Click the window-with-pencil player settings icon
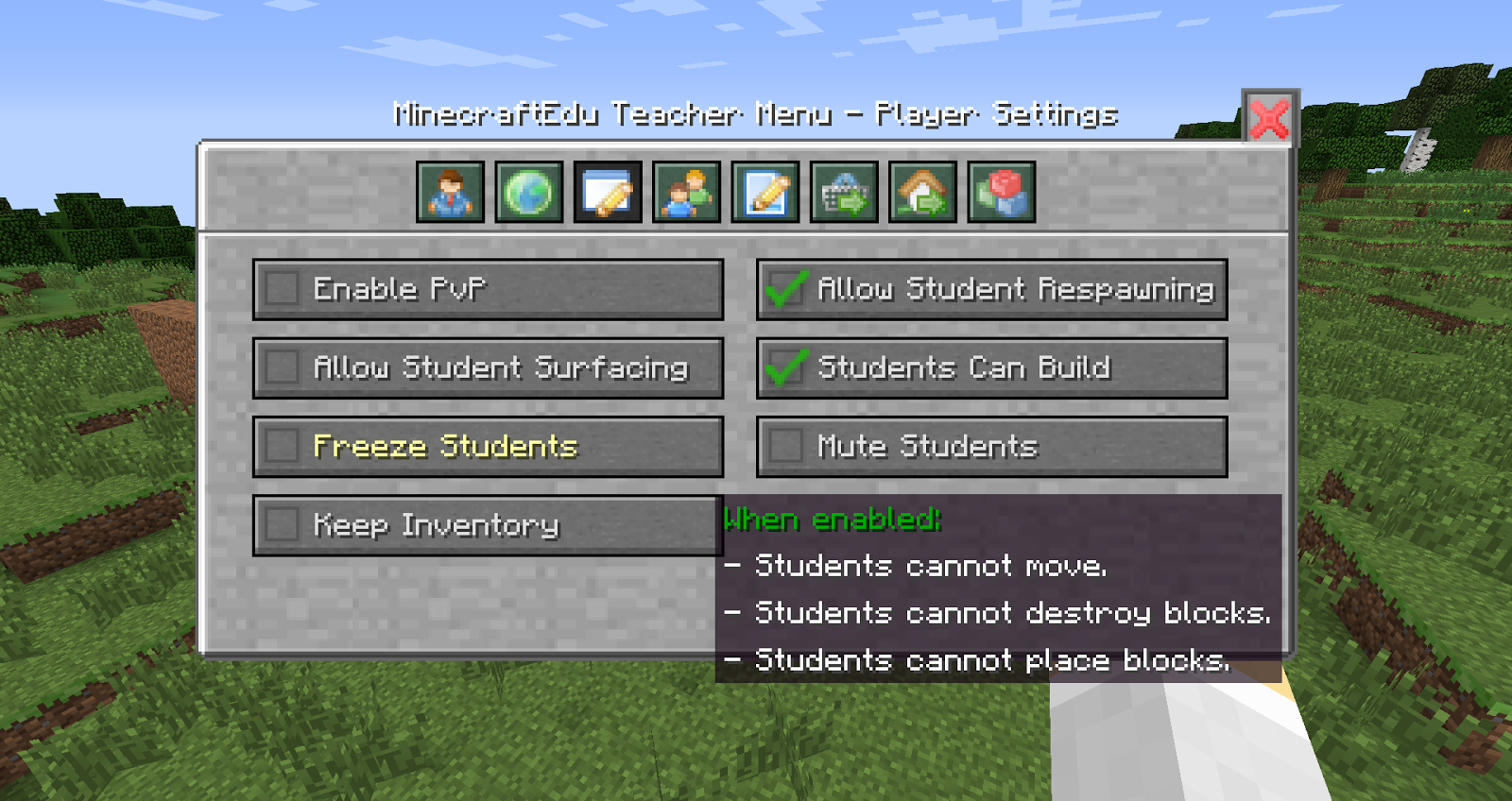The width and height of the screenshot is (1512, 801). click(x=610, y=193)
